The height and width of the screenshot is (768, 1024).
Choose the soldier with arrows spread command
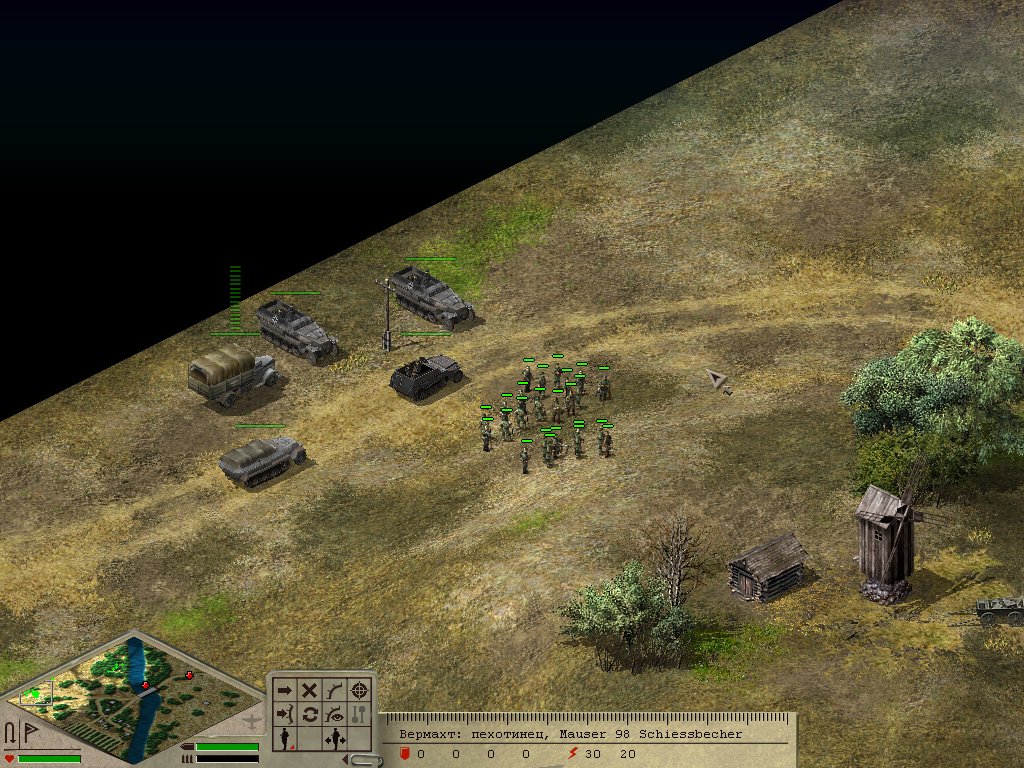click(335, 739)
